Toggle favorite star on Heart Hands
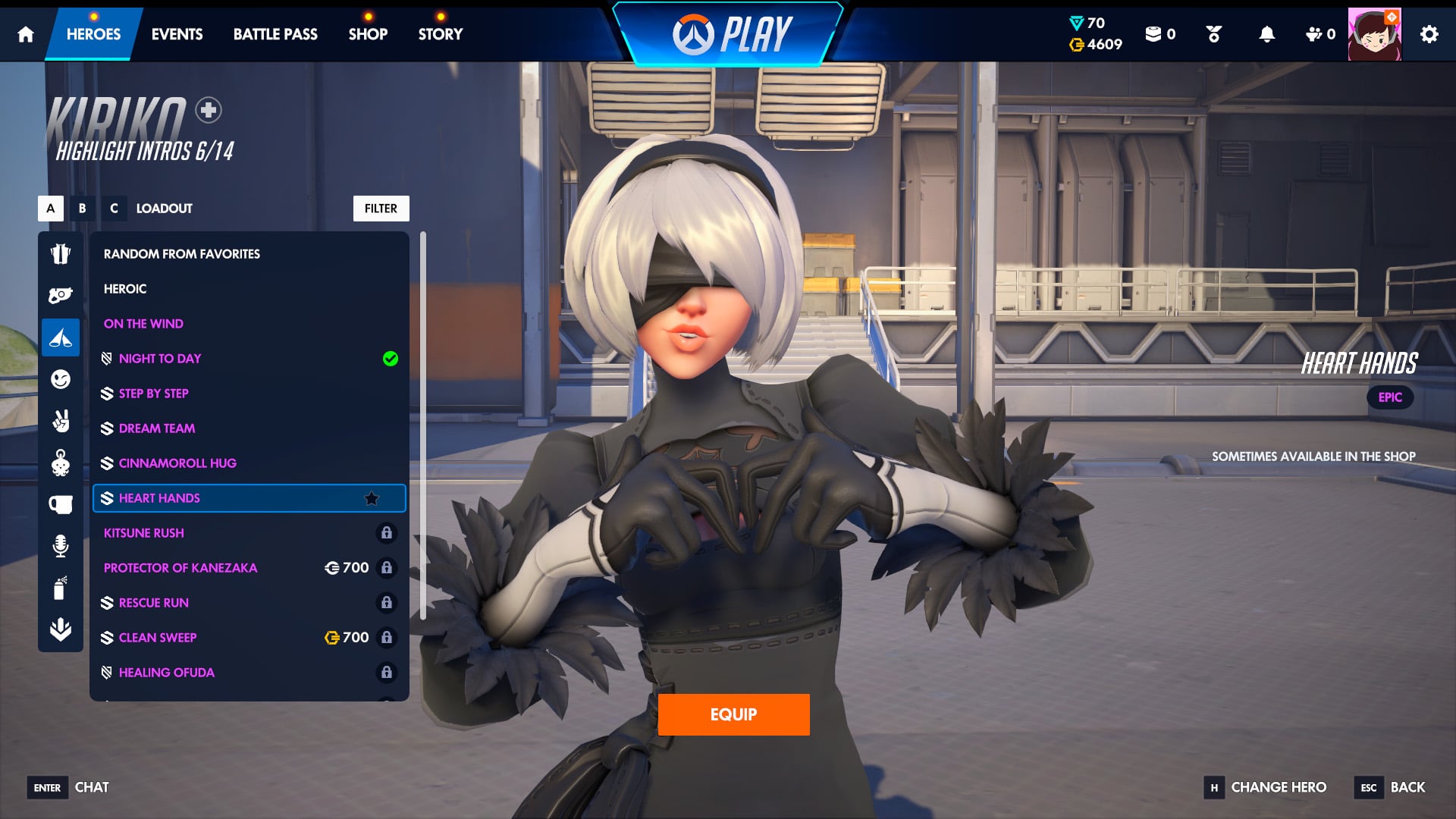1456x819 pixels. click(x=372, y=498)
